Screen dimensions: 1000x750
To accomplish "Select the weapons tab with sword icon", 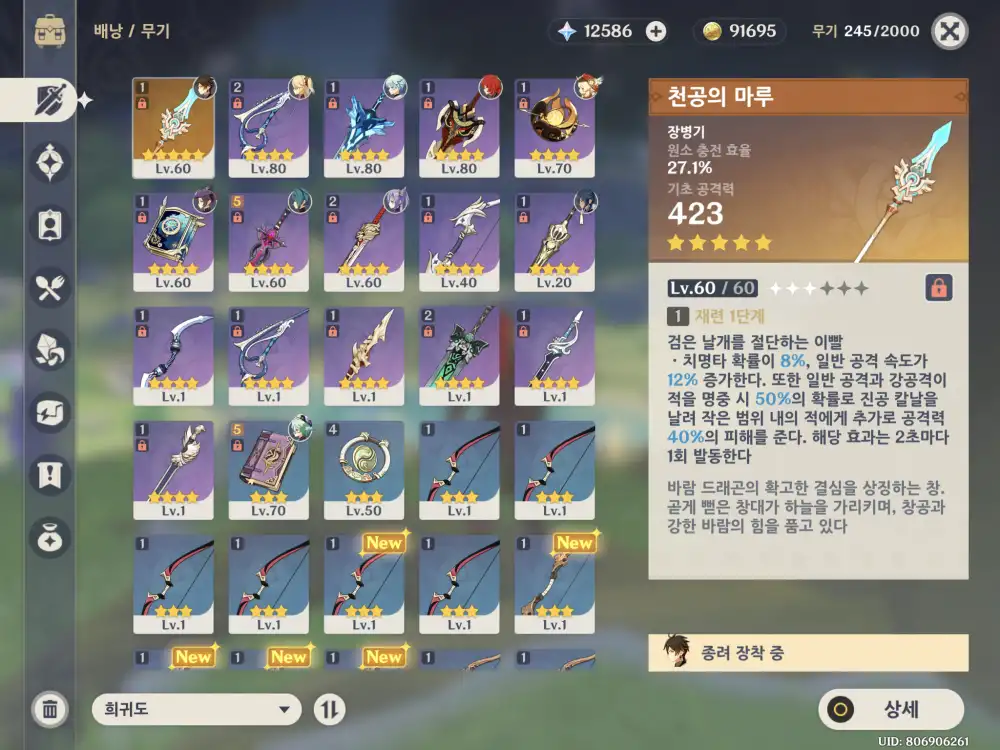I will click(x=49, y=100).
